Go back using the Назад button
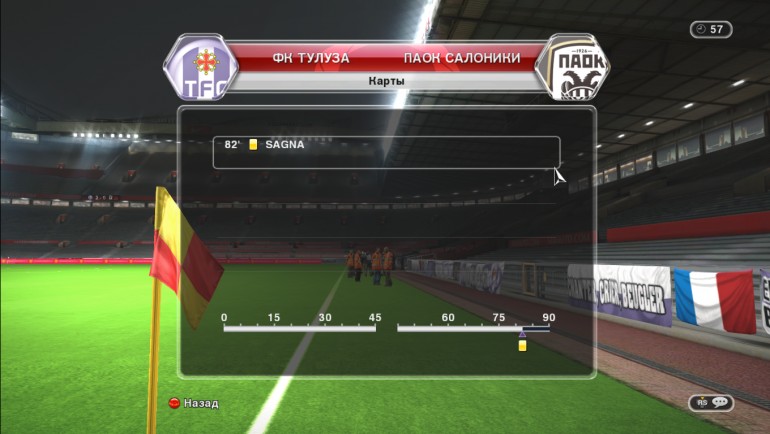Viewport: 770px width, 434px height. pos(193,403)
